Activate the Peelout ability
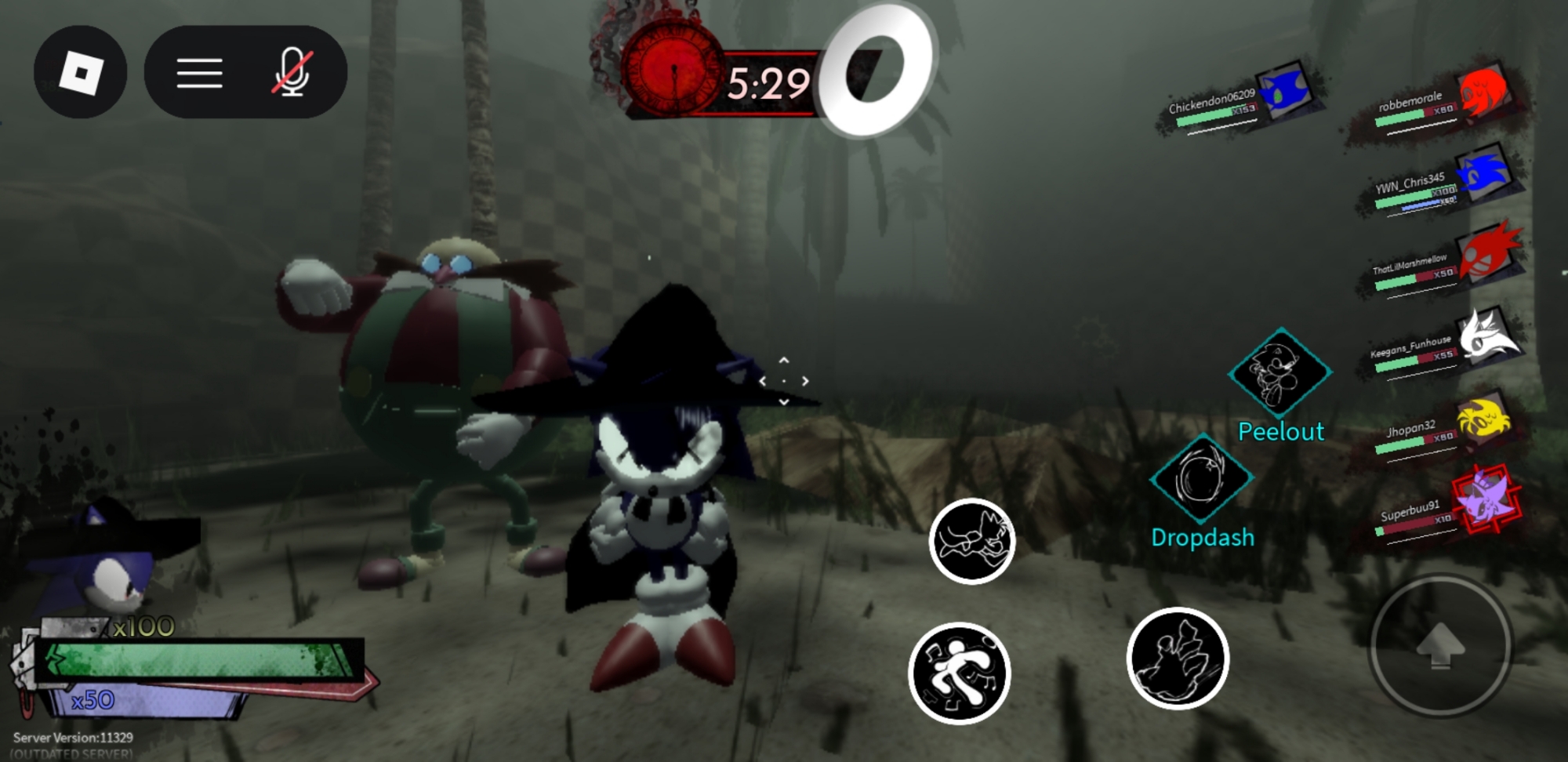The image size is (1568, 762). 1279,372
